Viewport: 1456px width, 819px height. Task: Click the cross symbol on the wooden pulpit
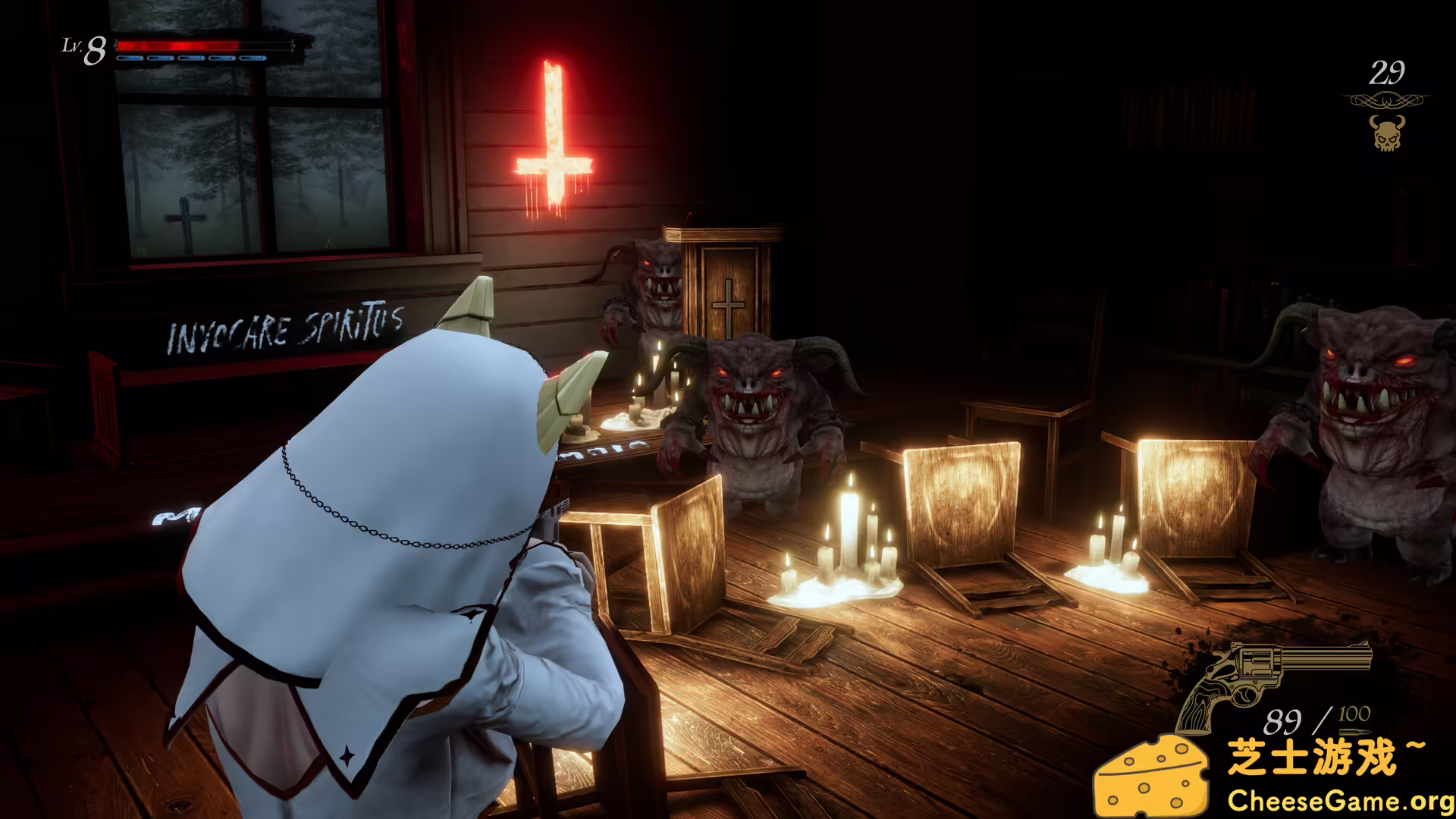(730, 306)
